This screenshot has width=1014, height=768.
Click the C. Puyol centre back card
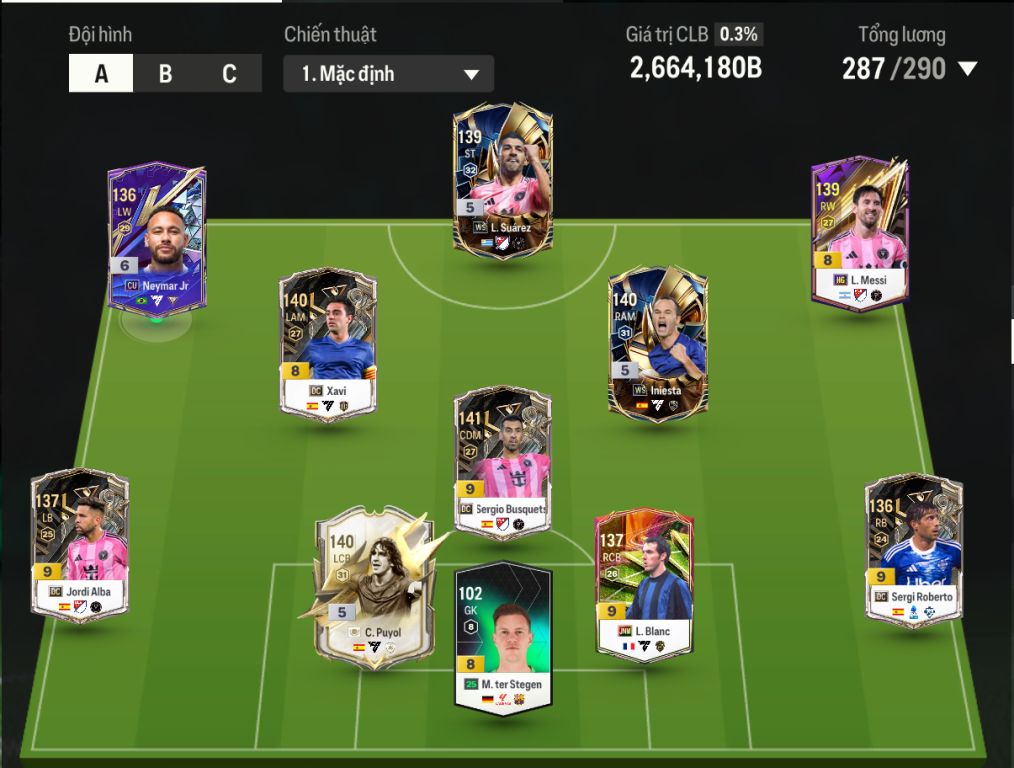click(x=374, y=588)
